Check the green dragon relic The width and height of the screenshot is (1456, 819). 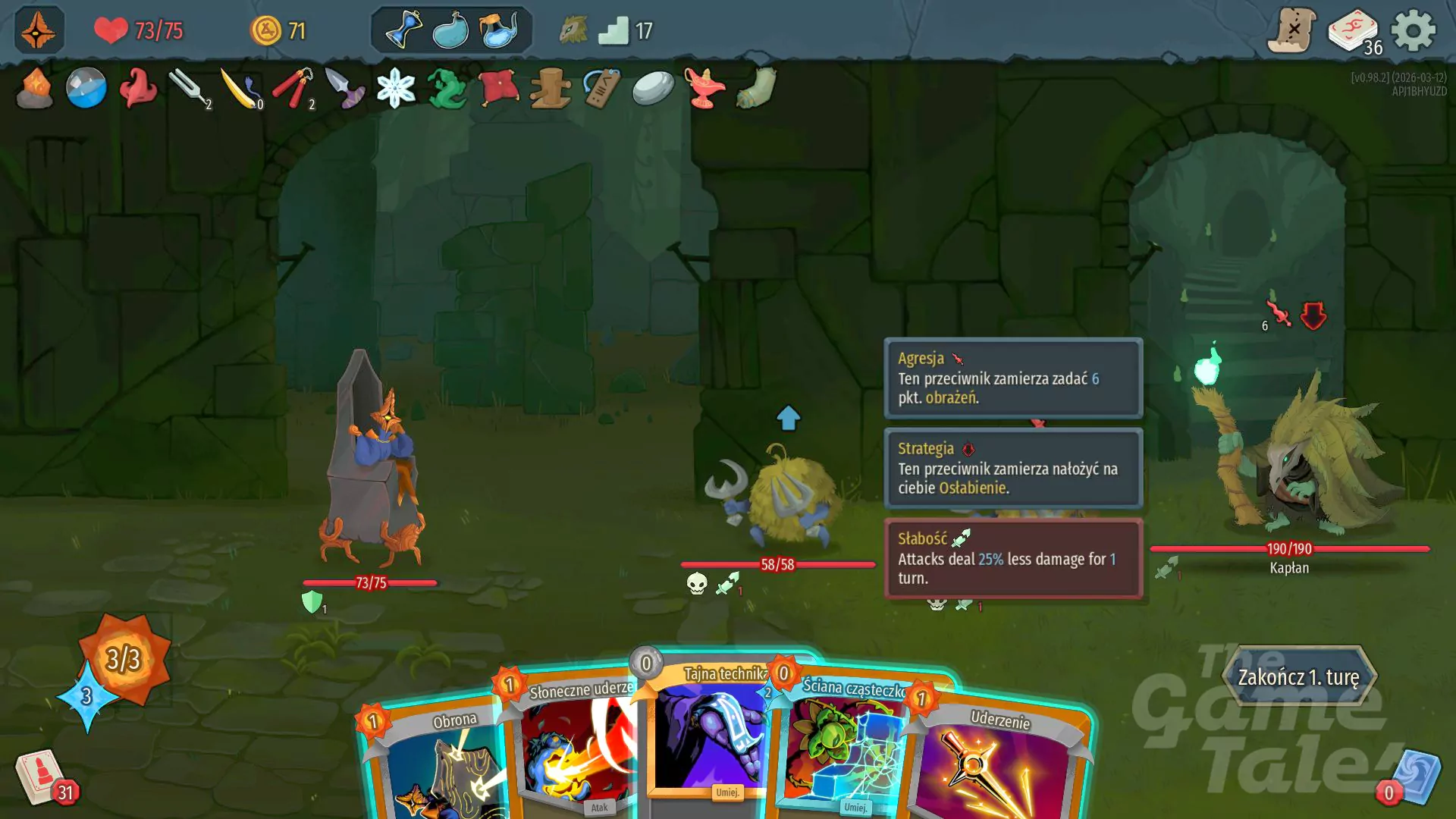pos(447,91)
